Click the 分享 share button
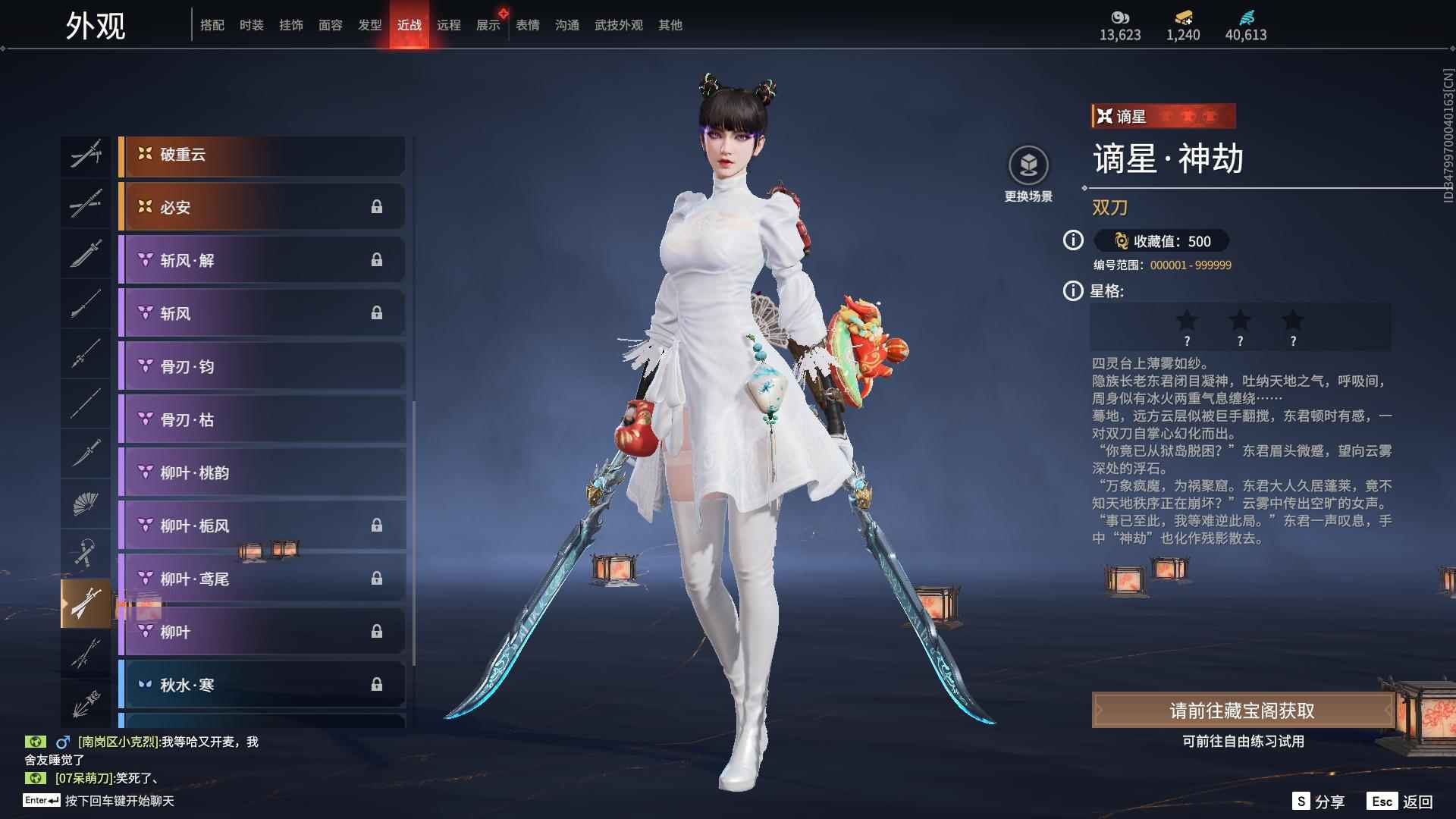The height and width of the screenshot is (819, 1456). point(1319,802)
